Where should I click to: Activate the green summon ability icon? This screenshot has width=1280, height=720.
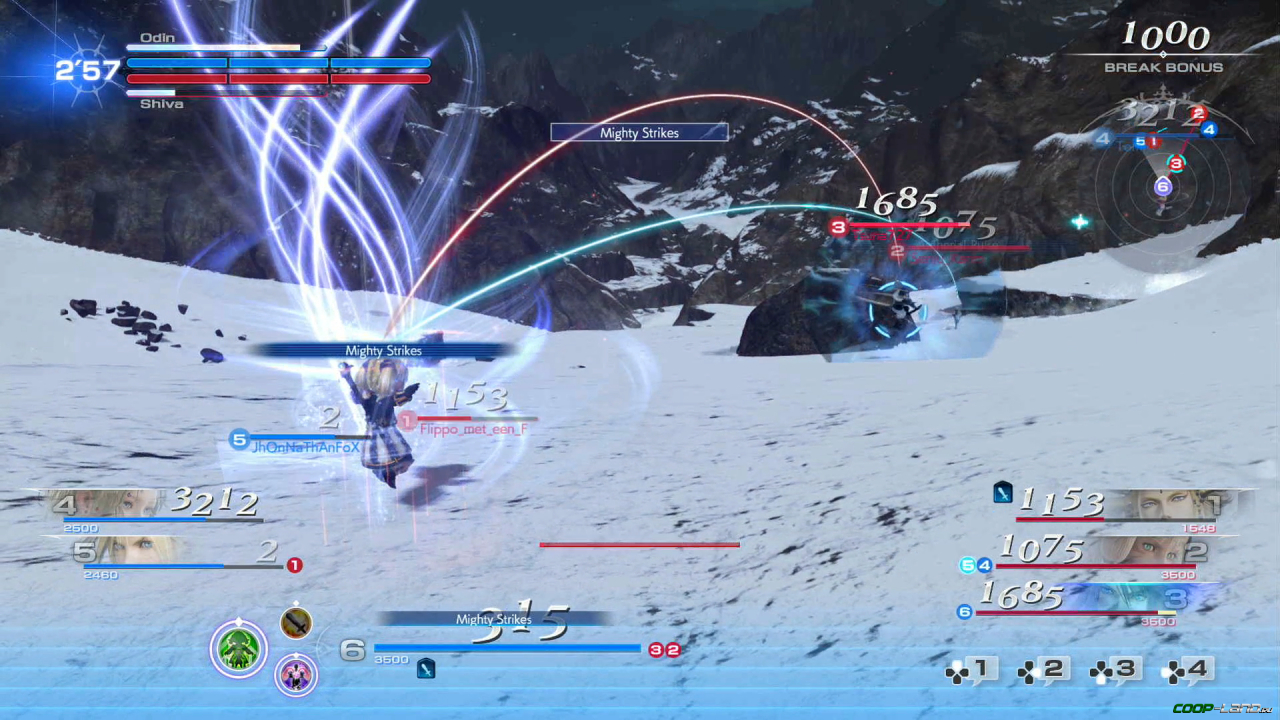tap(238, 649)
